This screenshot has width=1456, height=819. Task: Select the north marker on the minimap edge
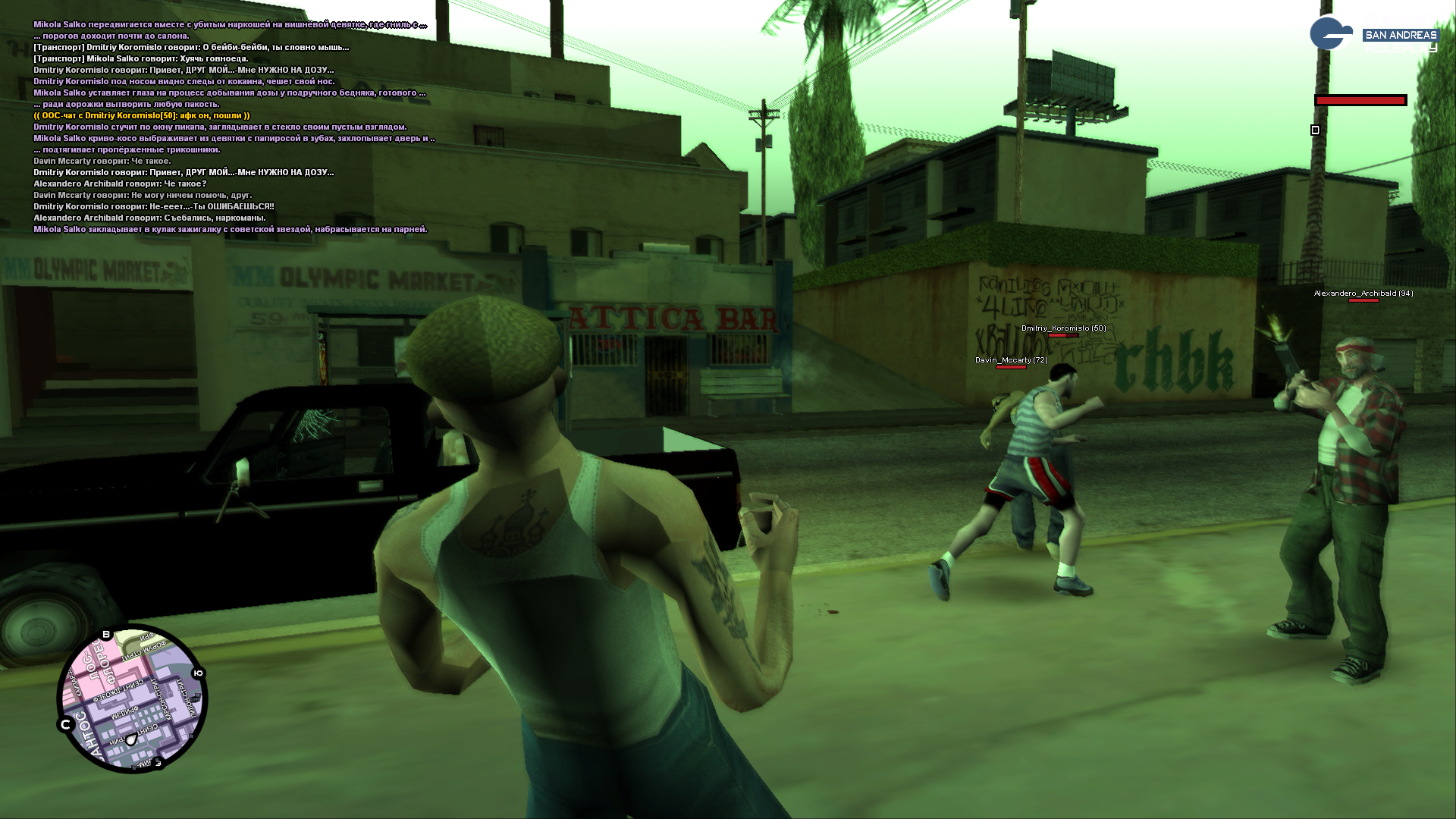pyautogui.click(x=65, y=725)
